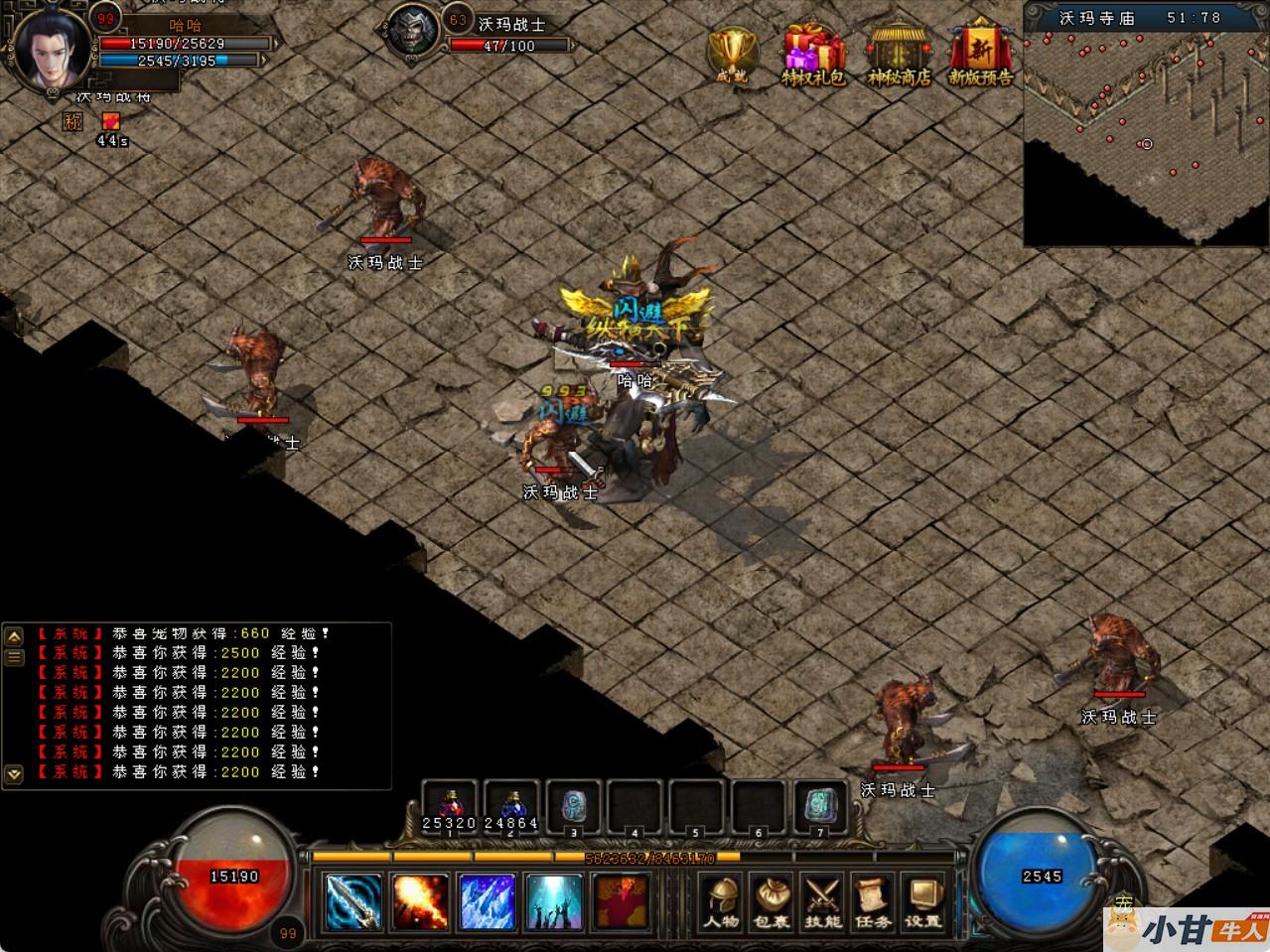Viewport: 1270px width, 952px height.
Task: Open the 成就 achievements trophy
Action: pos(732,53)
